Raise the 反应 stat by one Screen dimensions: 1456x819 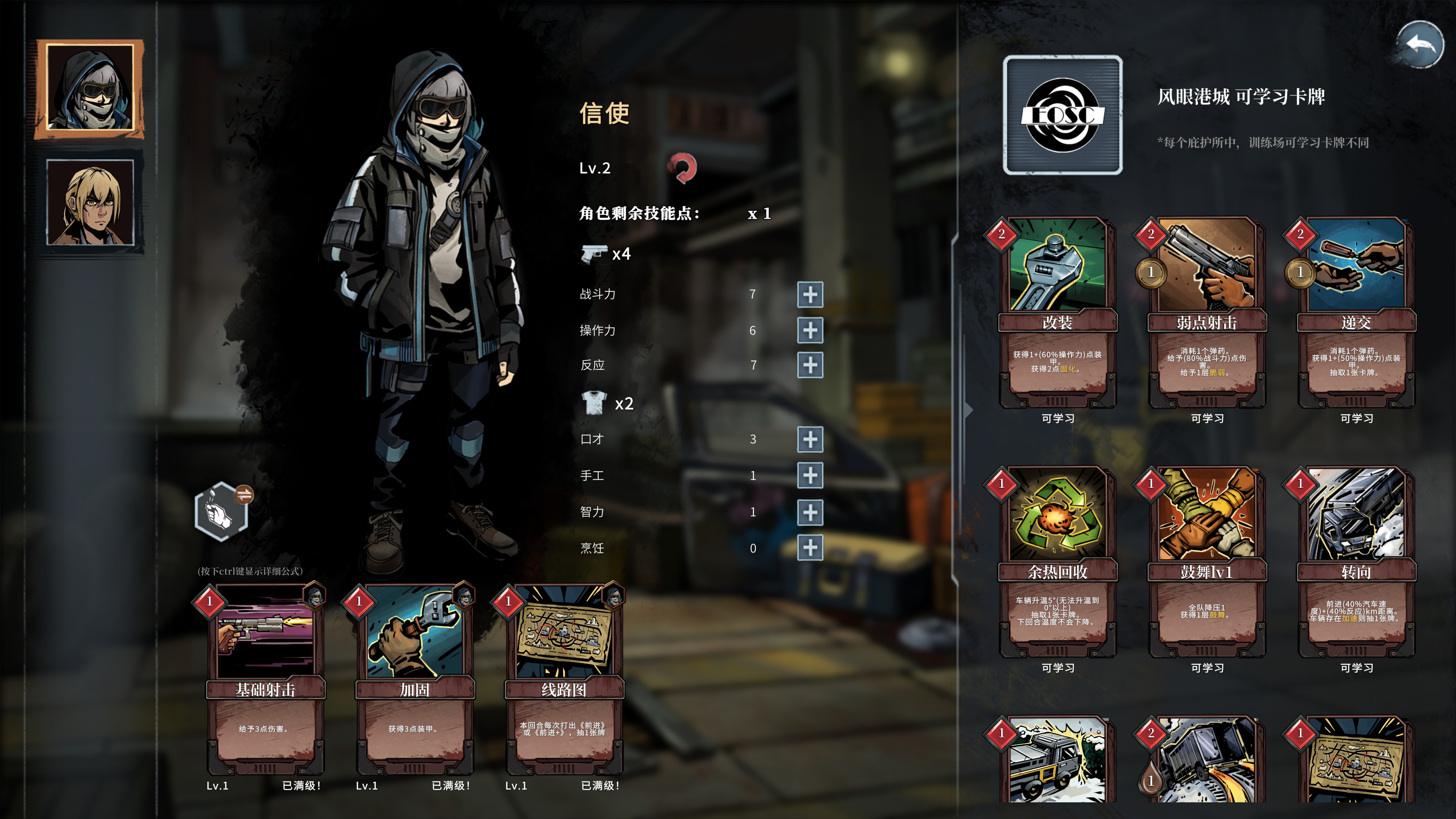click(x=810, y=365)
